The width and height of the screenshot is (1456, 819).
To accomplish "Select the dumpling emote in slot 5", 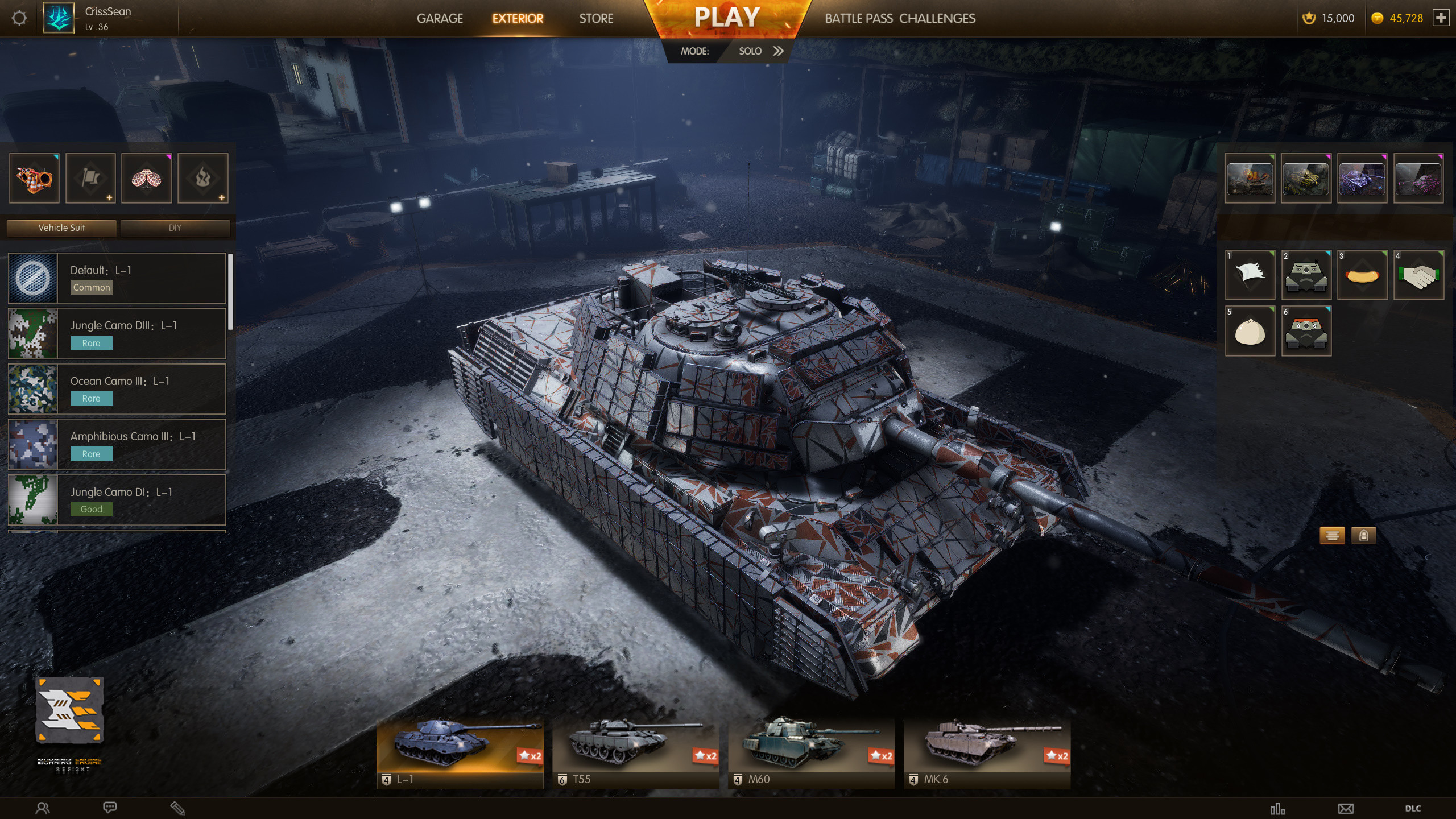I will click(x=1250, y=332).
